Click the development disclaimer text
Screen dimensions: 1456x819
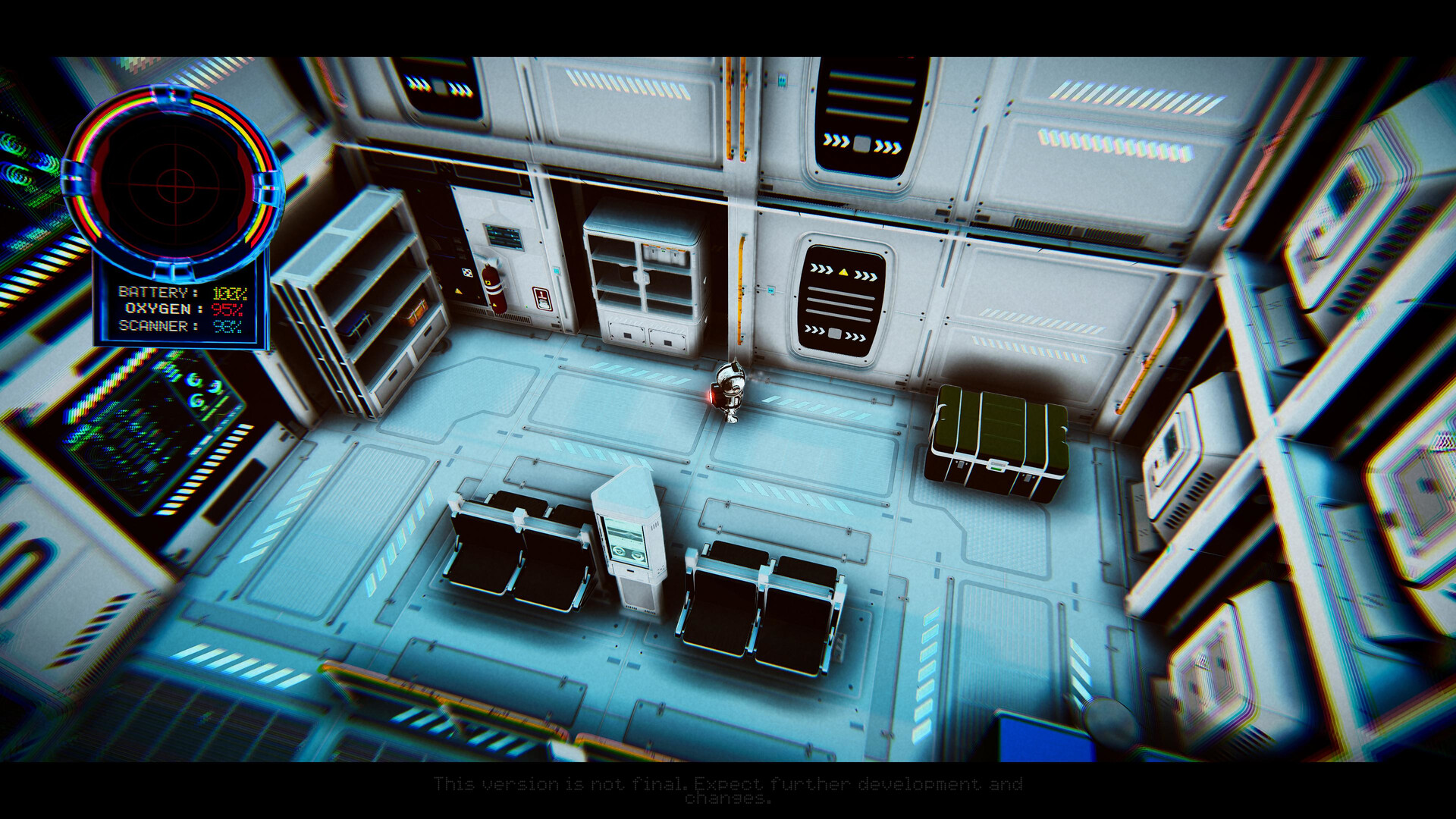[x=728, y=790]
